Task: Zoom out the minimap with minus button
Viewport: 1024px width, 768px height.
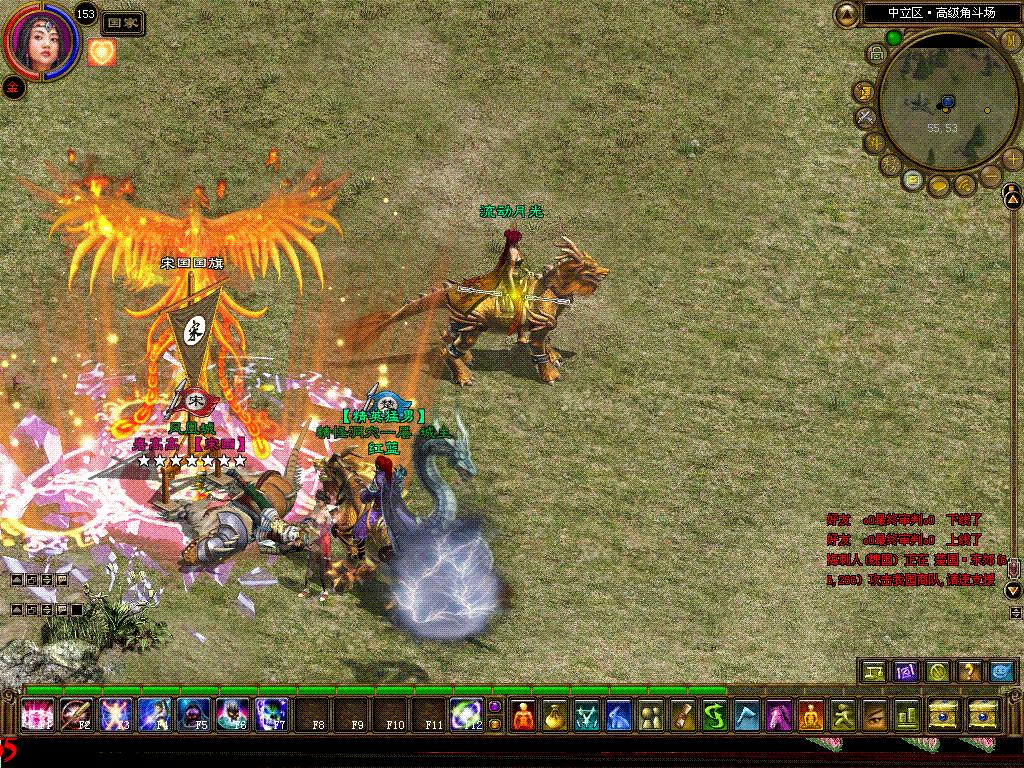Action: [x=988, y=176]
